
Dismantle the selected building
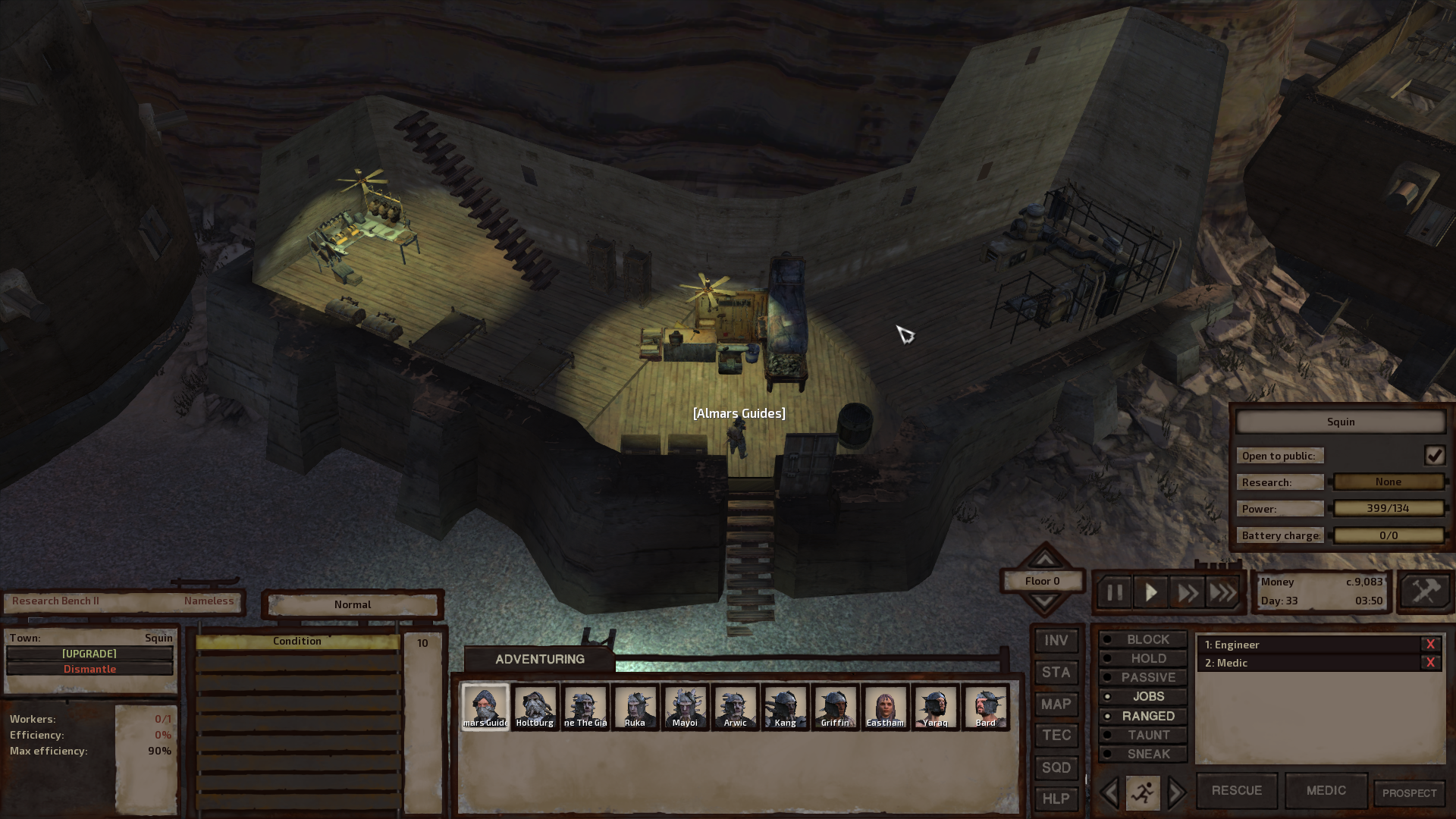point(89,669)
